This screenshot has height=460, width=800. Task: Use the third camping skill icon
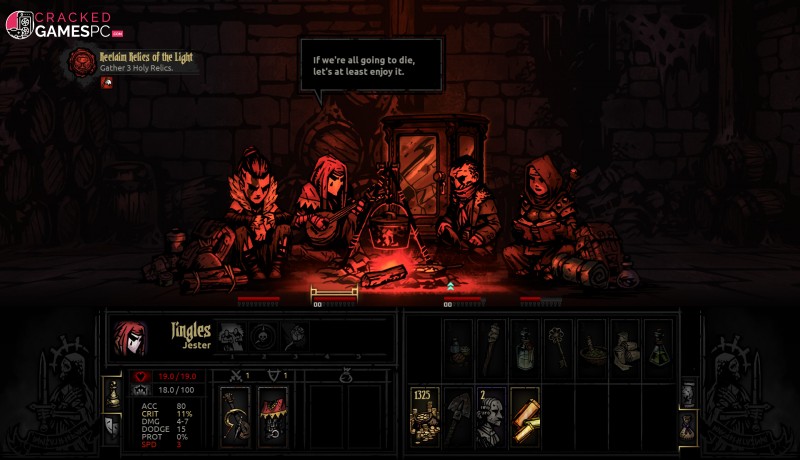click(x=294, y=336)
